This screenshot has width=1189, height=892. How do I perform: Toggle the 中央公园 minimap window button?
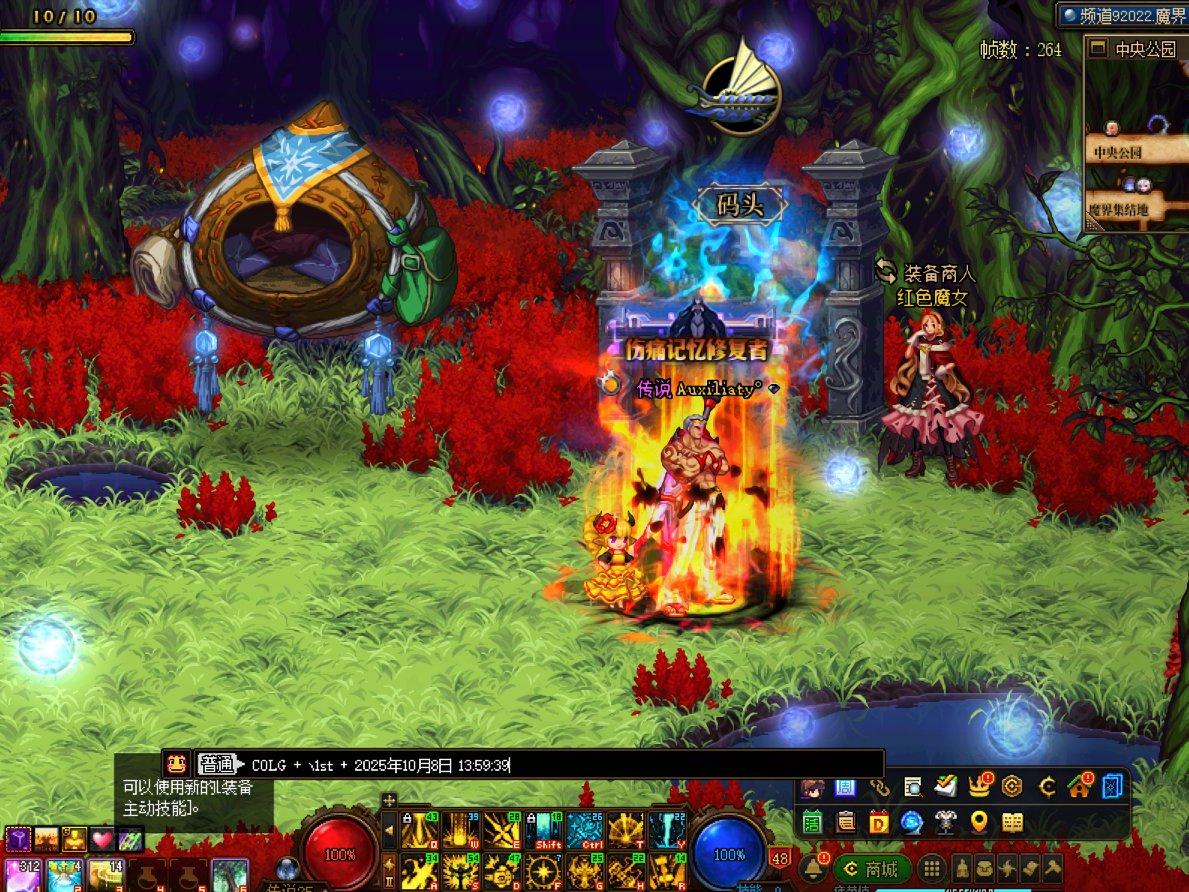(x=1098, y=48)
